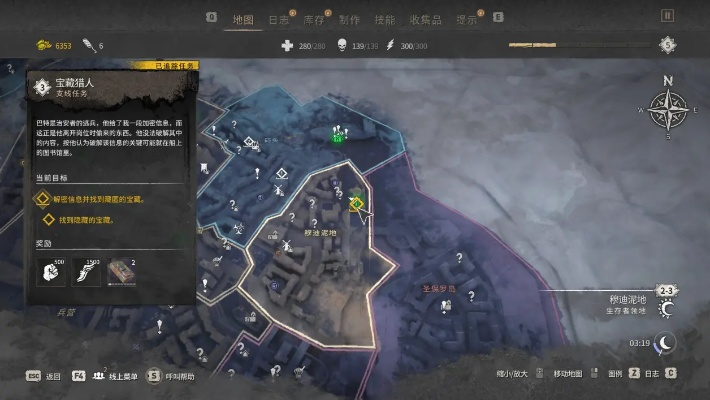The height and width of the screenshot is (400, 710).
Task: Open the 线上菜单 (Online menu)
Action: [x=112, y=376]
